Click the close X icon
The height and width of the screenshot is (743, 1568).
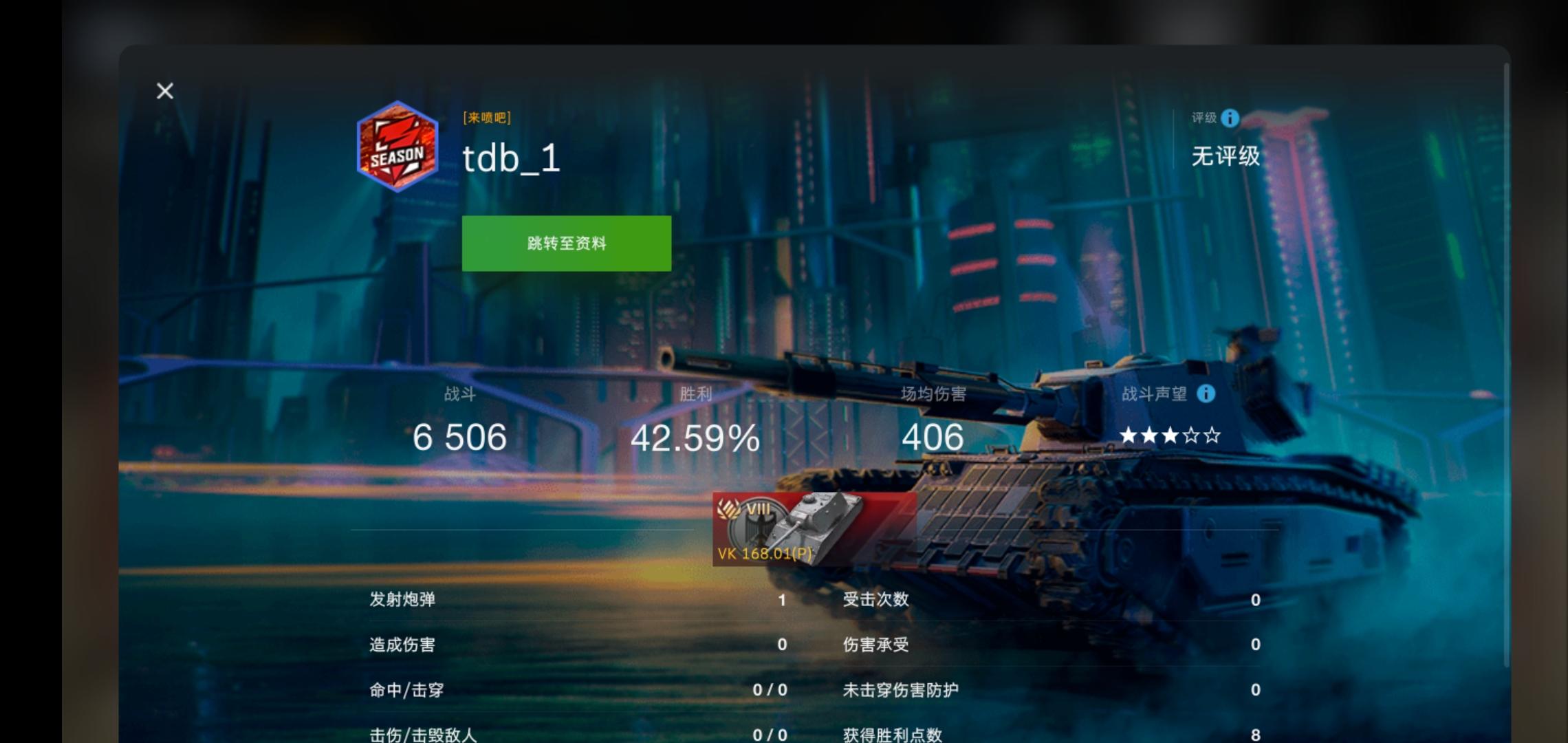click(164, 90)
